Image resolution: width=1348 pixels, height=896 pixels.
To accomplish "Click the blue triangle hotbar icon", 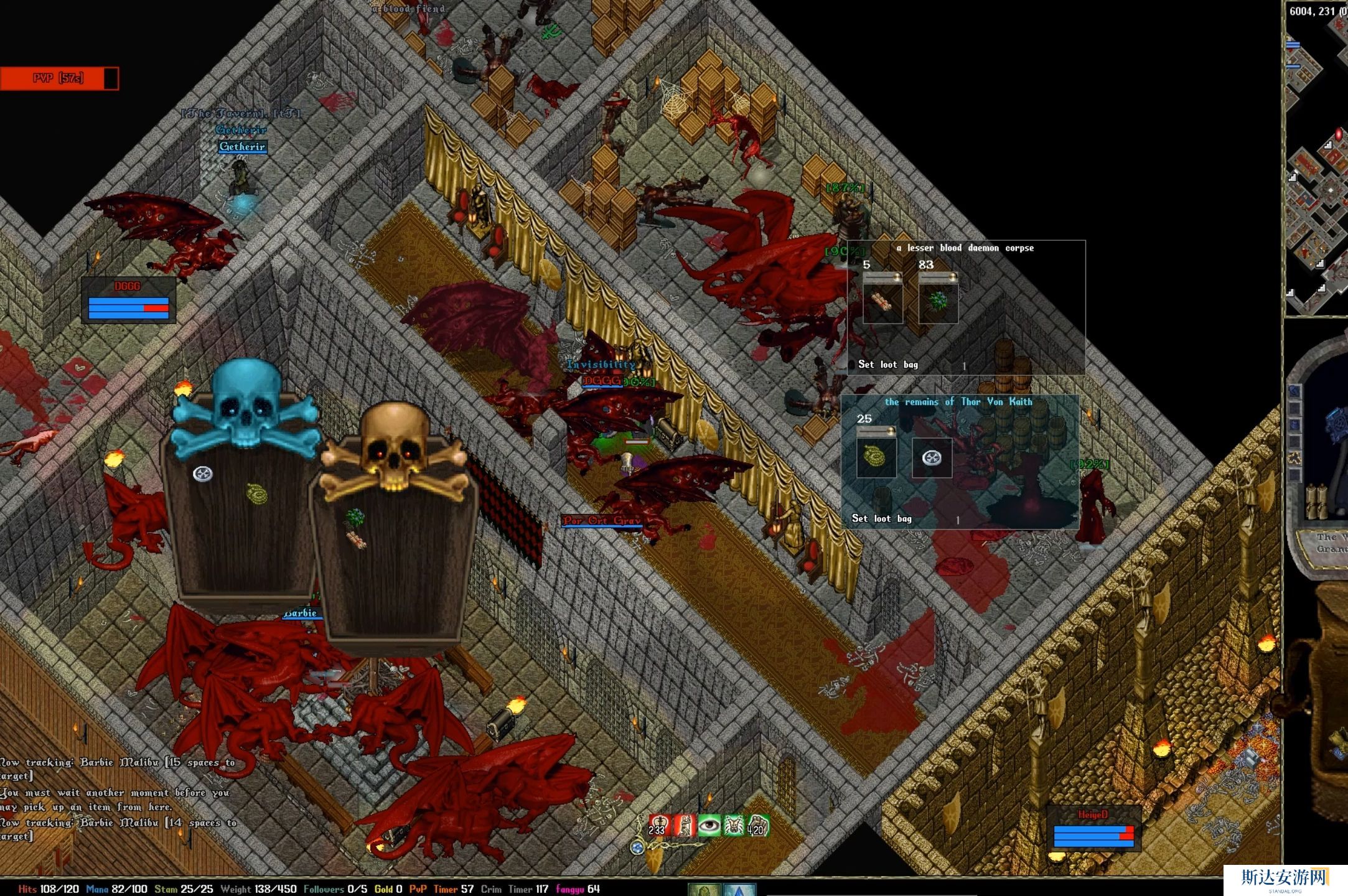I will (739, 890).
